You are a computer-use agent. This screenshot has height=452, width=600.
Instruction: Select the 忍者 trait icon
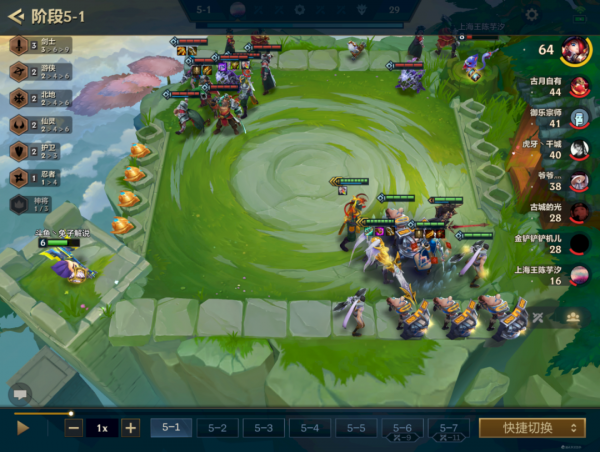click(x=19, y=177)
